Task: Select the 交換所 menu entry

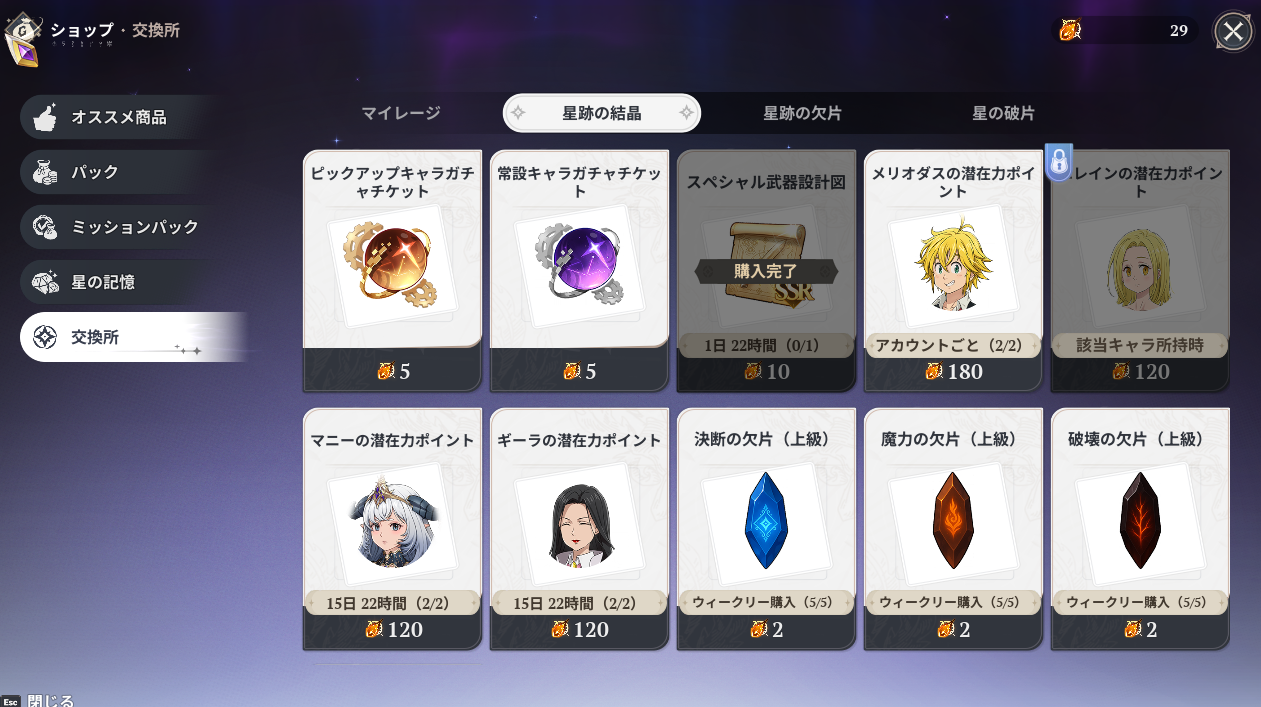Action: [120, 337]
